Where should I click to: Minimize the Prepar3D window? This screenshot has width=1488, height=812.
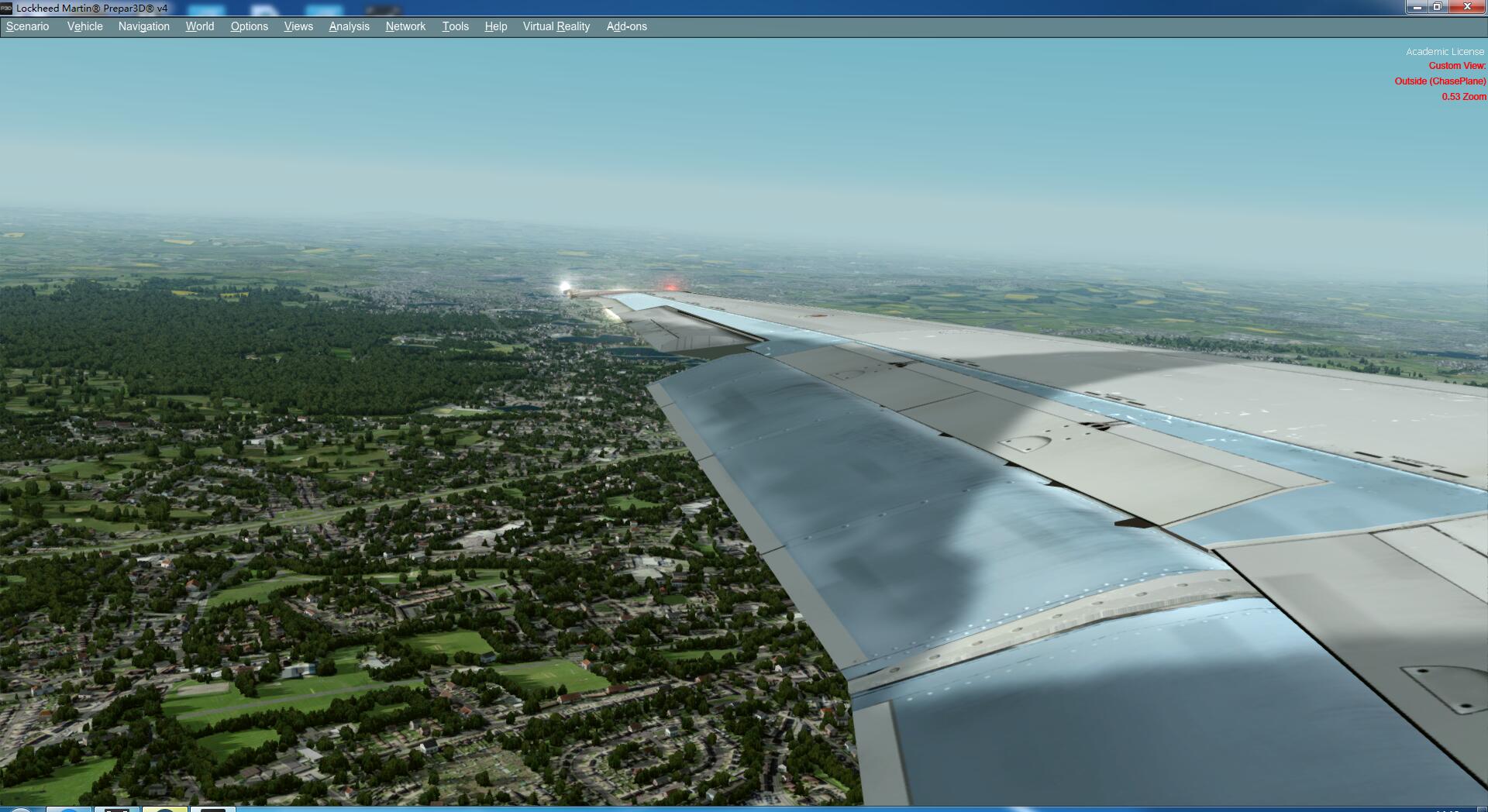1417,7
